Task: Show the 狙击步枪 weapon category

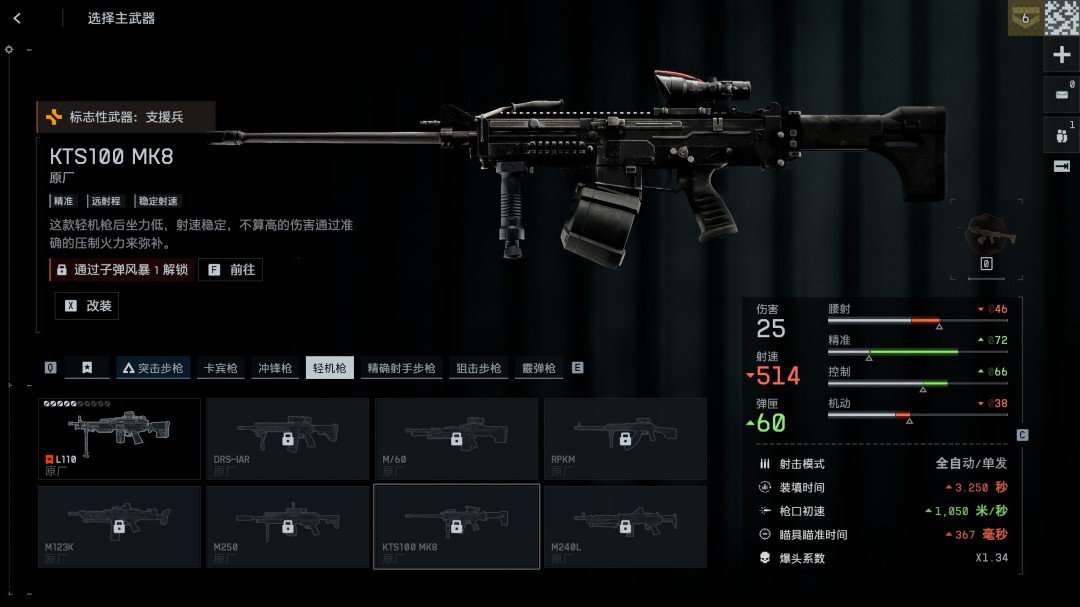Action: point(479,368)
